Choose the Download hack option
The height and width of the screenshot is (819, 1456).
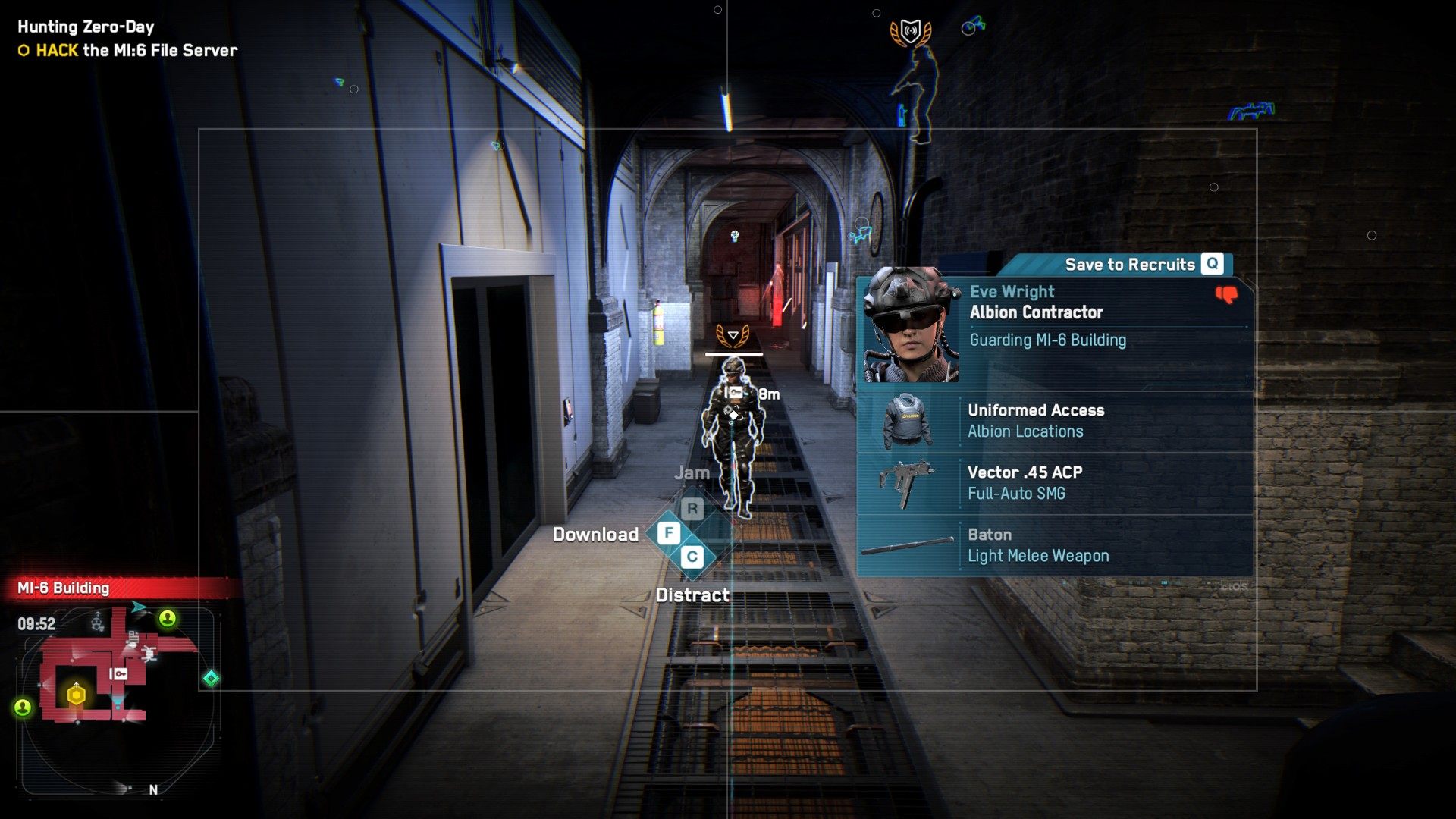(x=668, y=533)
